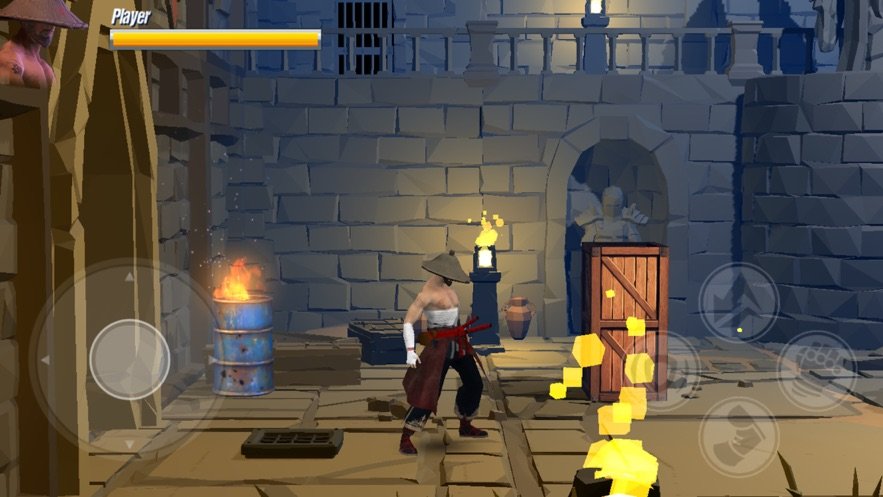Click the virtual joystick center knob
883x497 pixels.
(x=129, y=359)
